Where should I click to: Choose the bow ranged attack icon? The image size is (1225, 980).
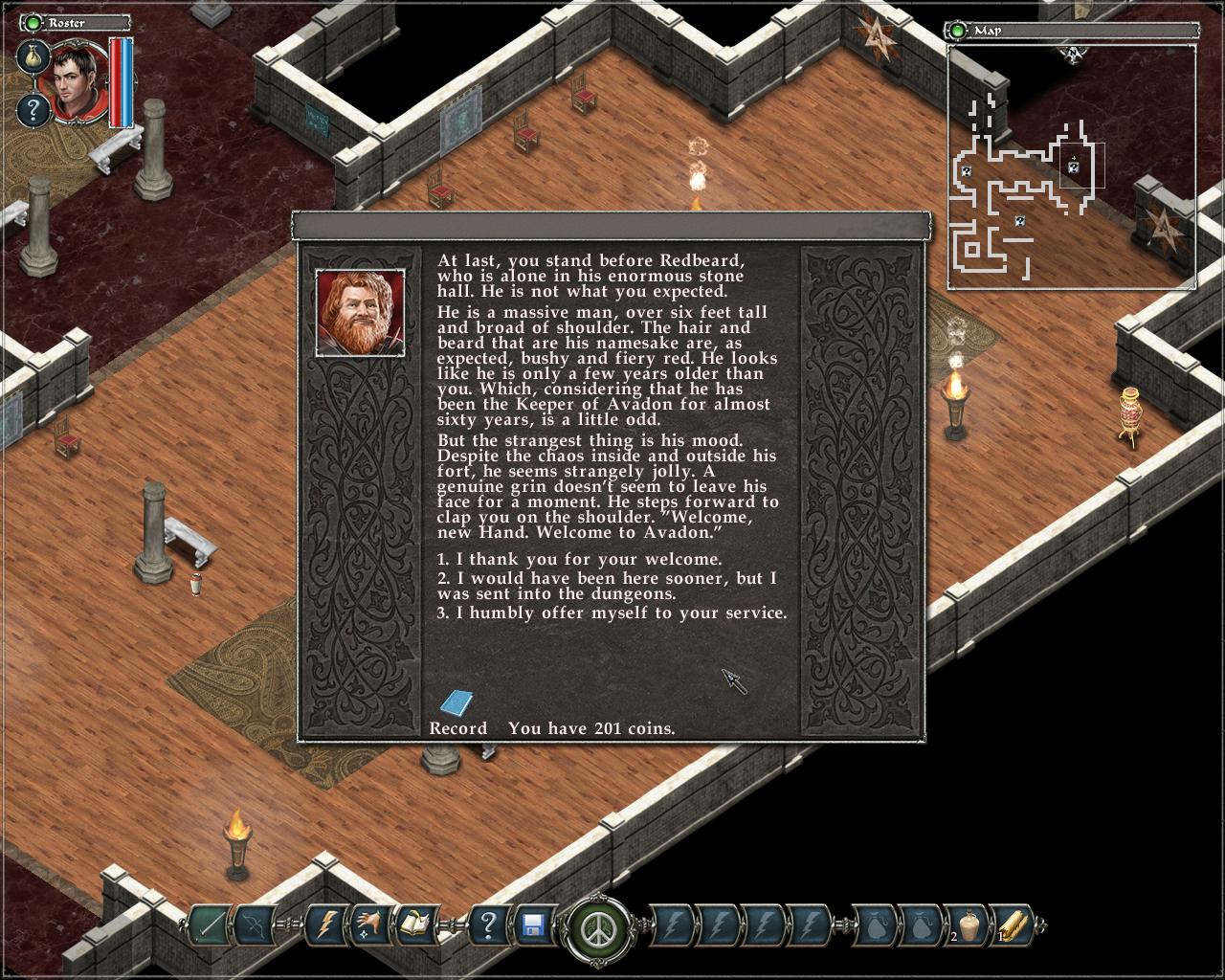coord(256,926)
